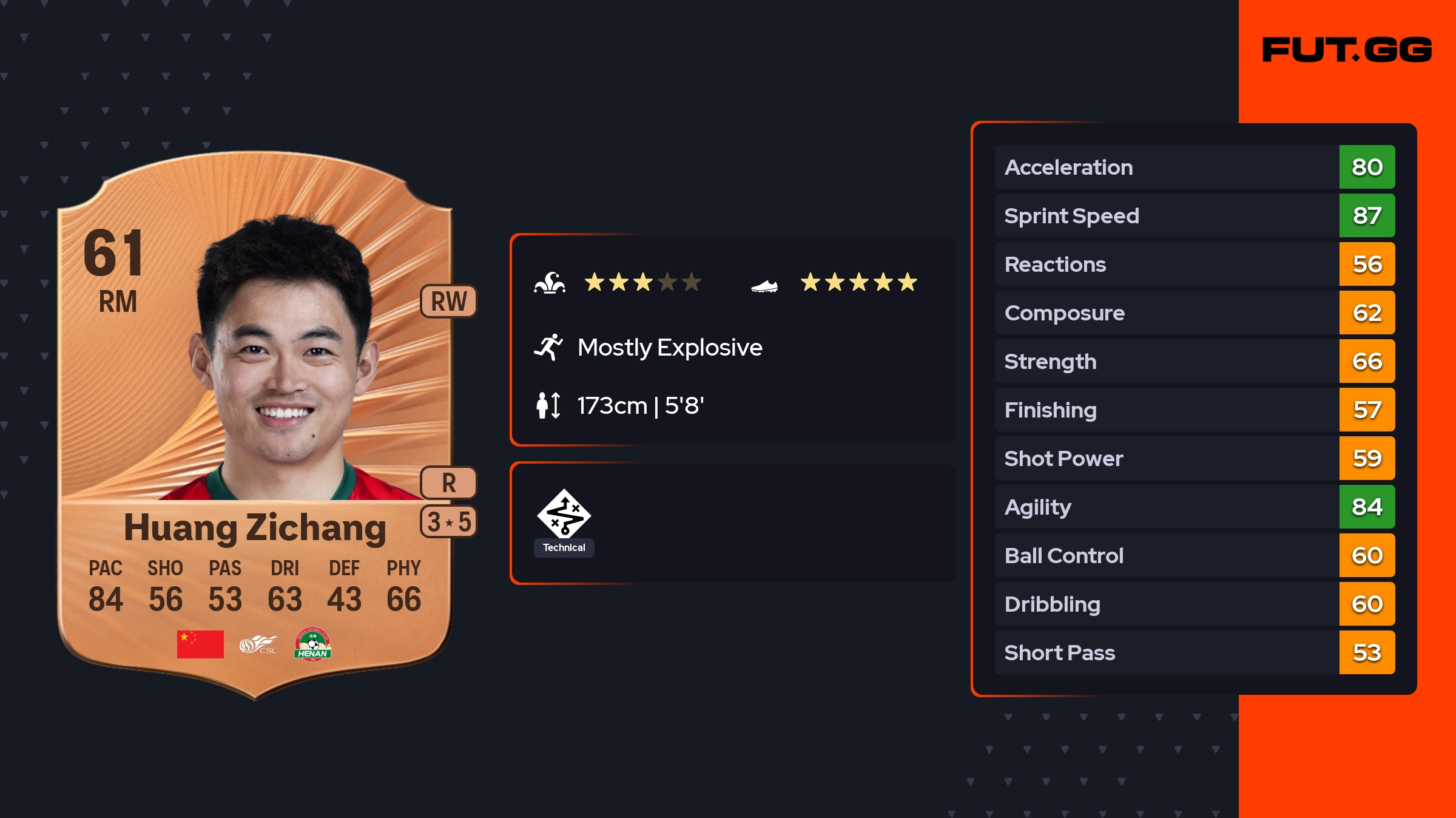Click the FUT.GG logo
This screenshot has width=1456, height=818.
(x=1347, y=50)
